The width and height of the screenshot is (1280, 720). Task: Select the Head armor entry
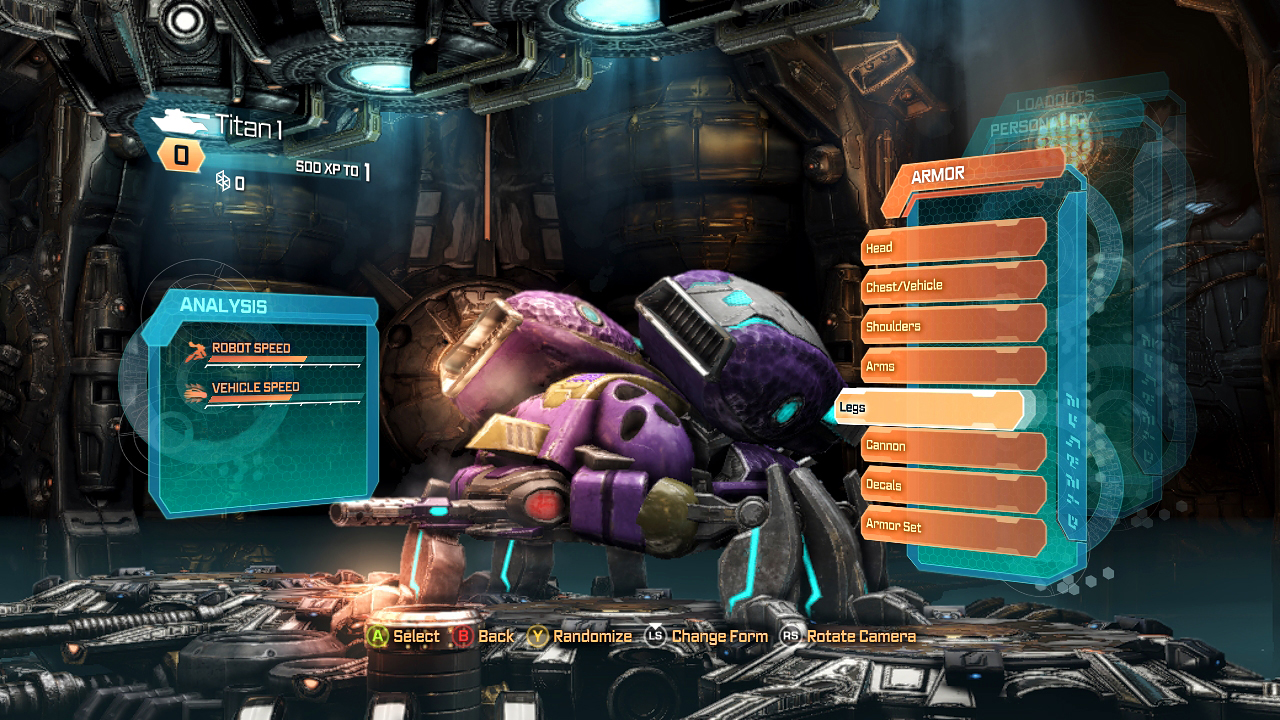pyautogui.click(x=952, y=244)
